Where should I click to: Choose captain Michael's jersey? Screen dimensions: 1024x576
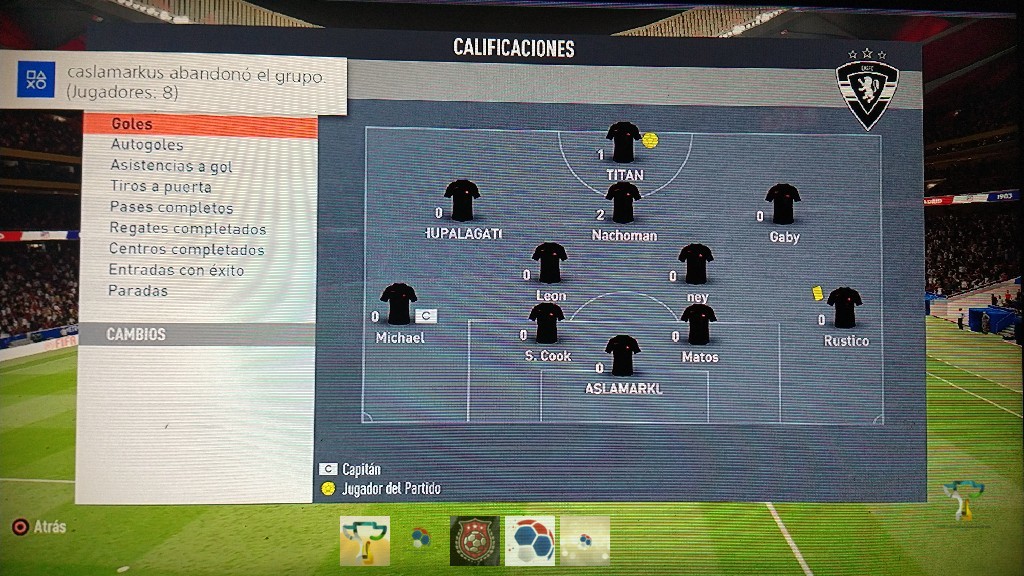click(x=398, y=304)
